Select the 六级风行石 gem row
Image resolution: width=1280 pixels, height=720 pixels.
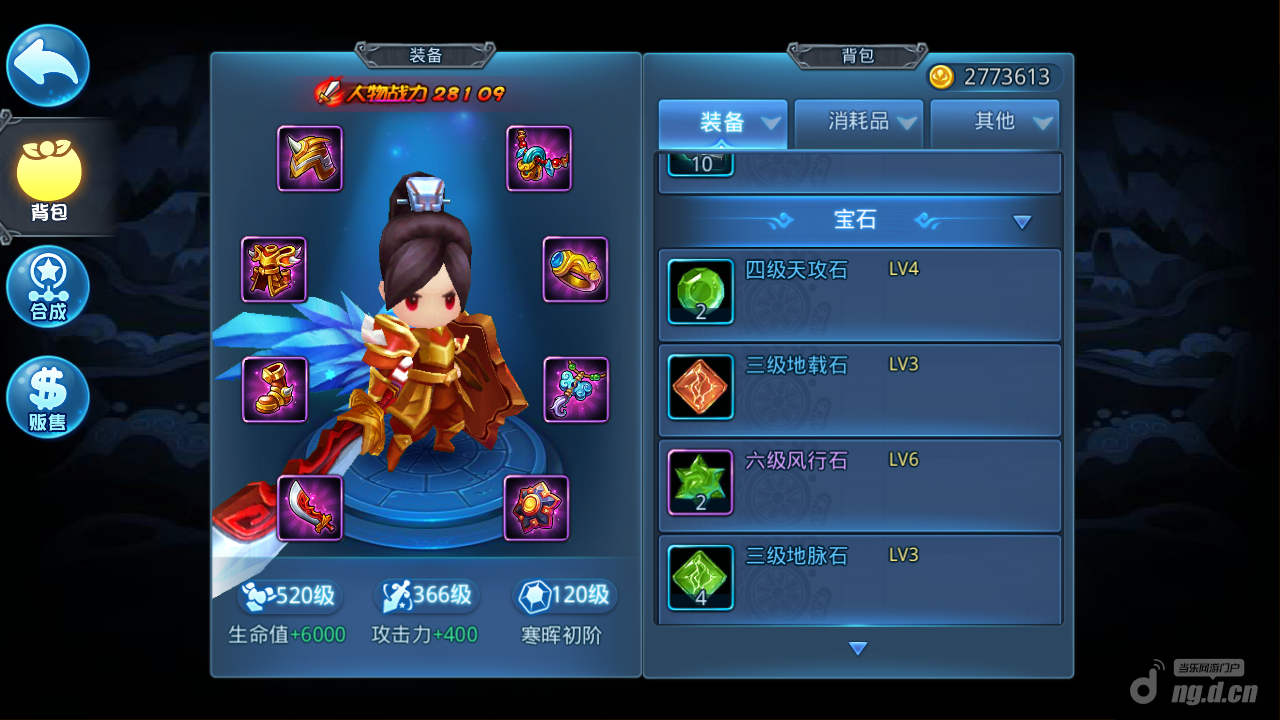[x=860, y=484]
